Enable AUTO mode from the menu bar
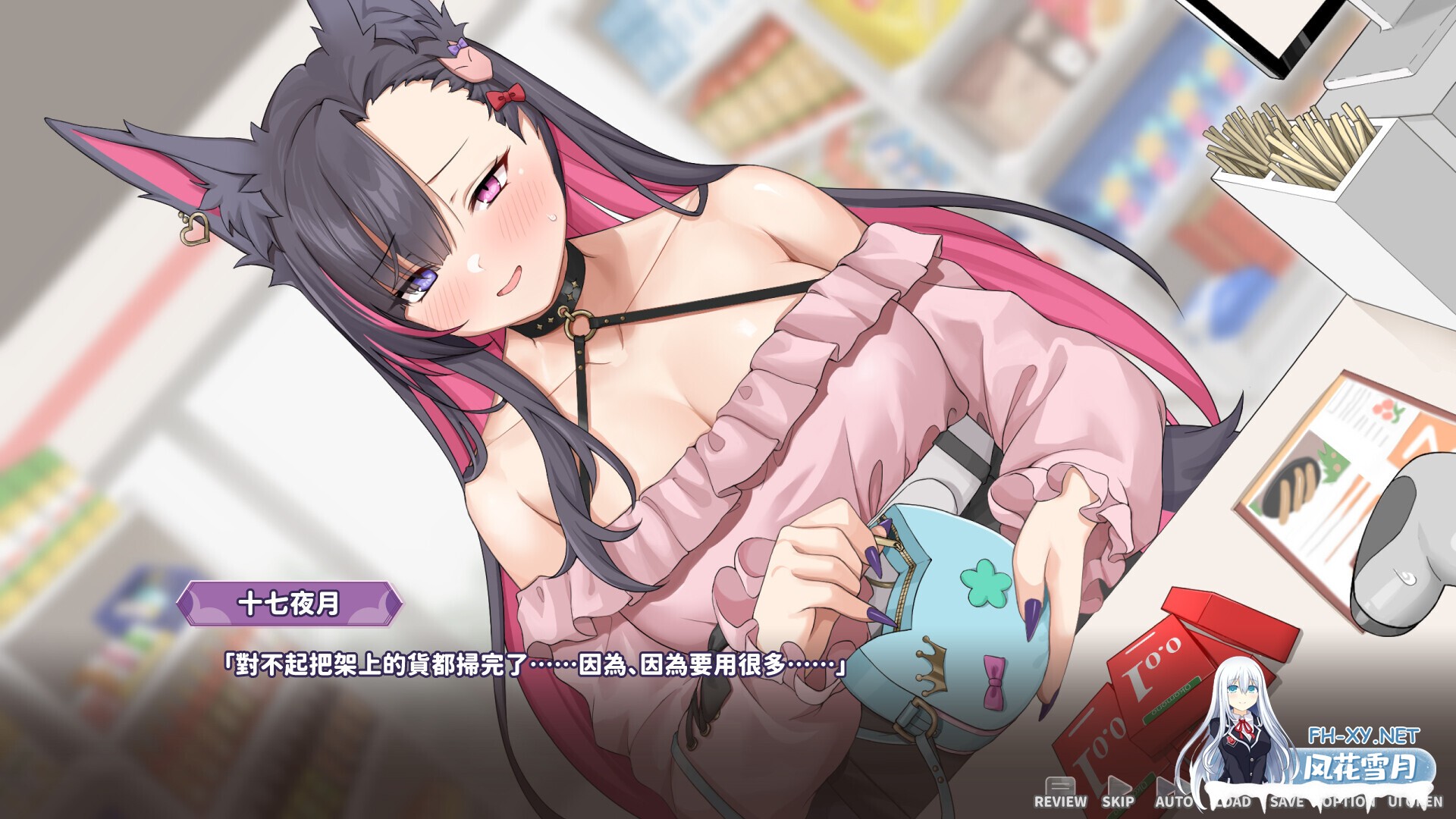 click(1174, 802)
